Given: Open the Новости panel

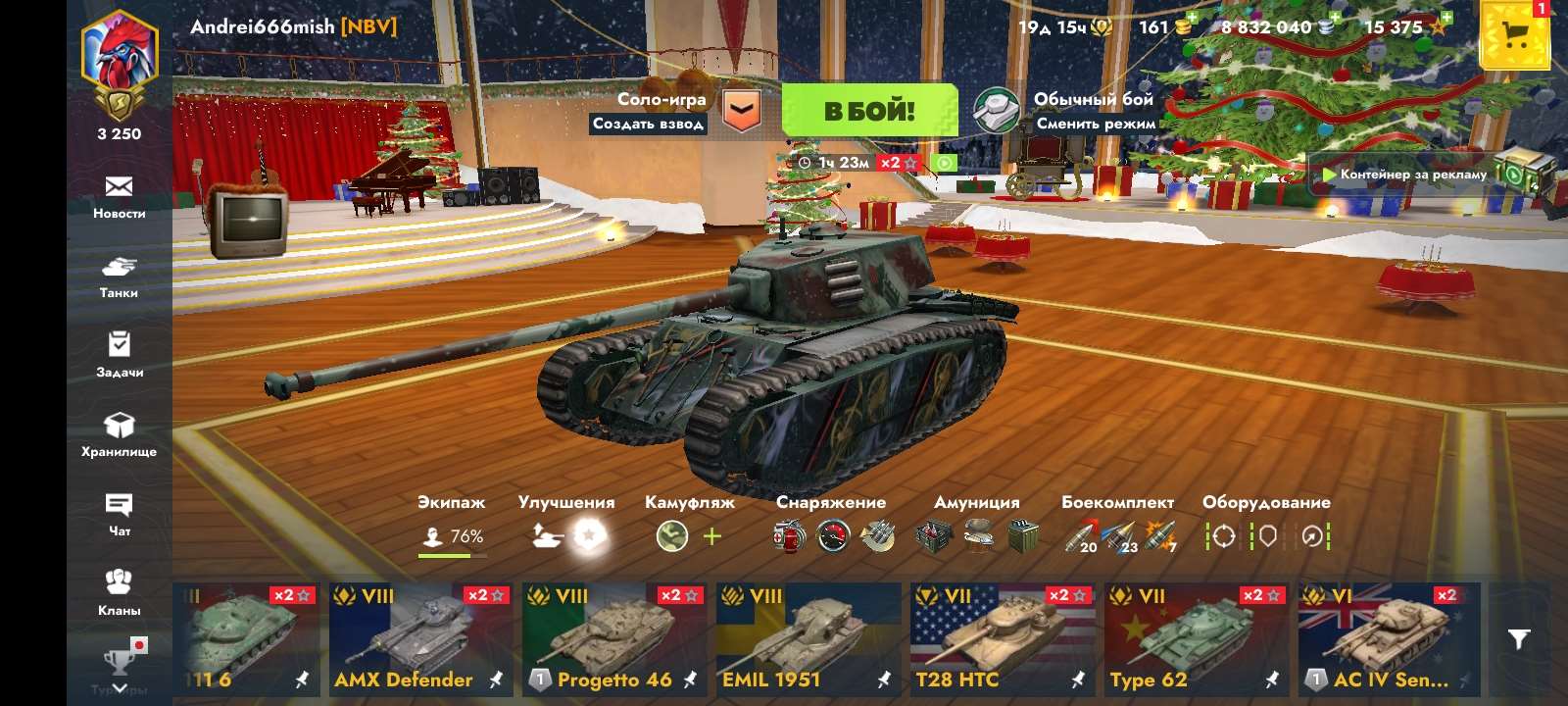Looking at the screenshot, I should pyautogui.click(x=120, y=196).
